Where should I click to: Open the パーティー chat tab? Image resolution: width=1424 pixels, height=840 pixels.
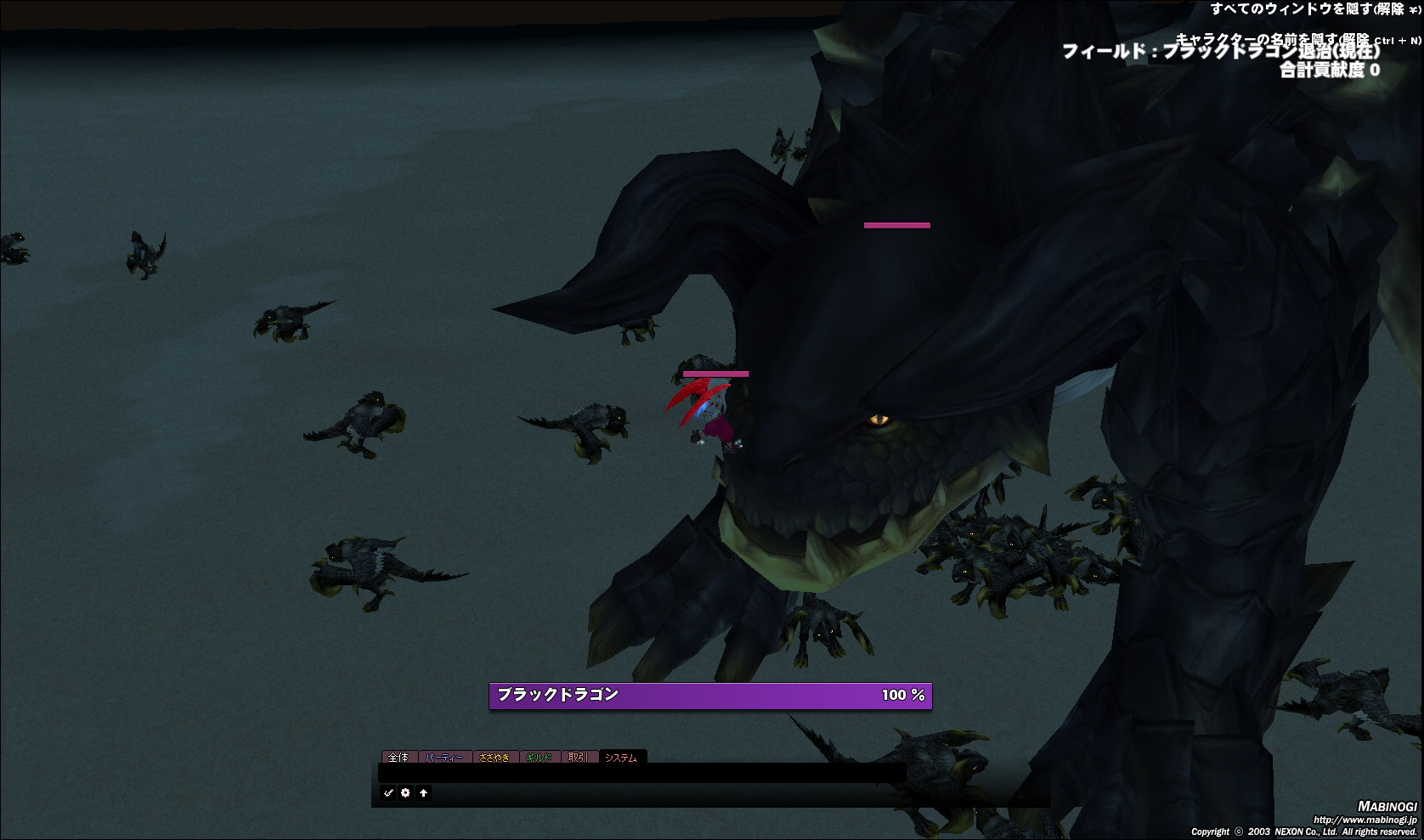[x=444, y=757]
